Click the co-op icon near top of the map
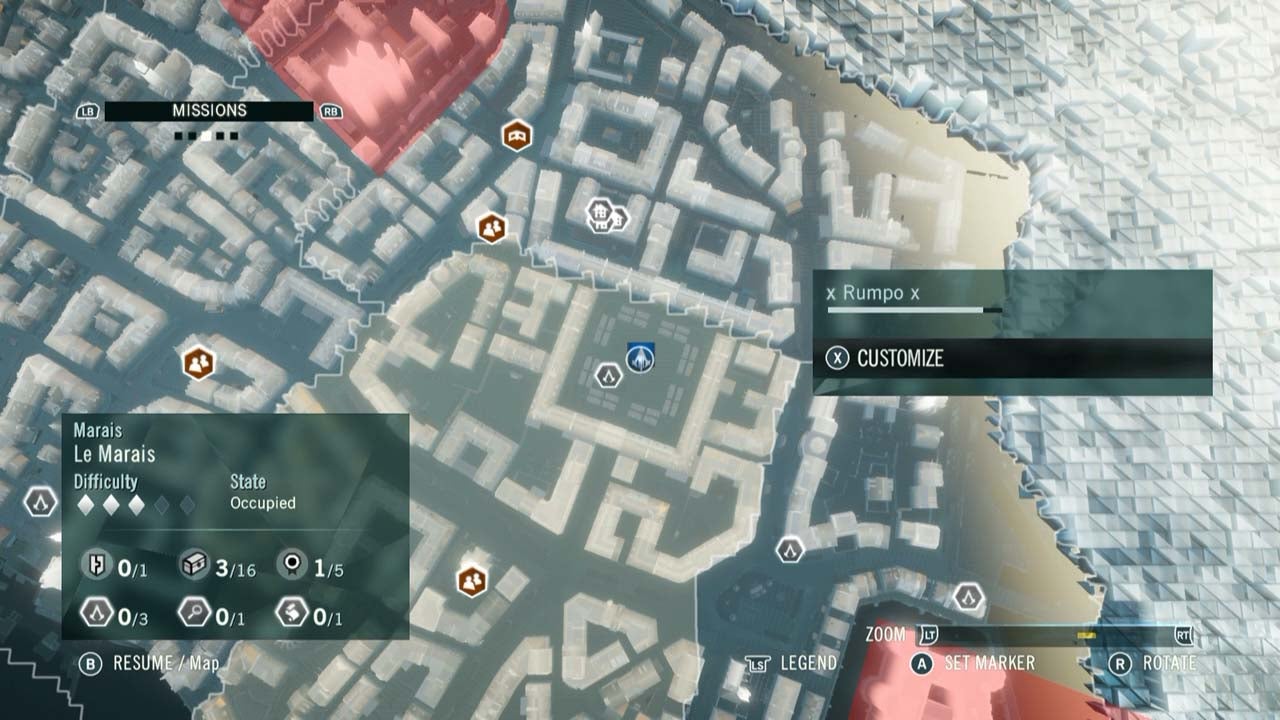The width and height of the screenshot is (1280, 720). coord(488,226)
